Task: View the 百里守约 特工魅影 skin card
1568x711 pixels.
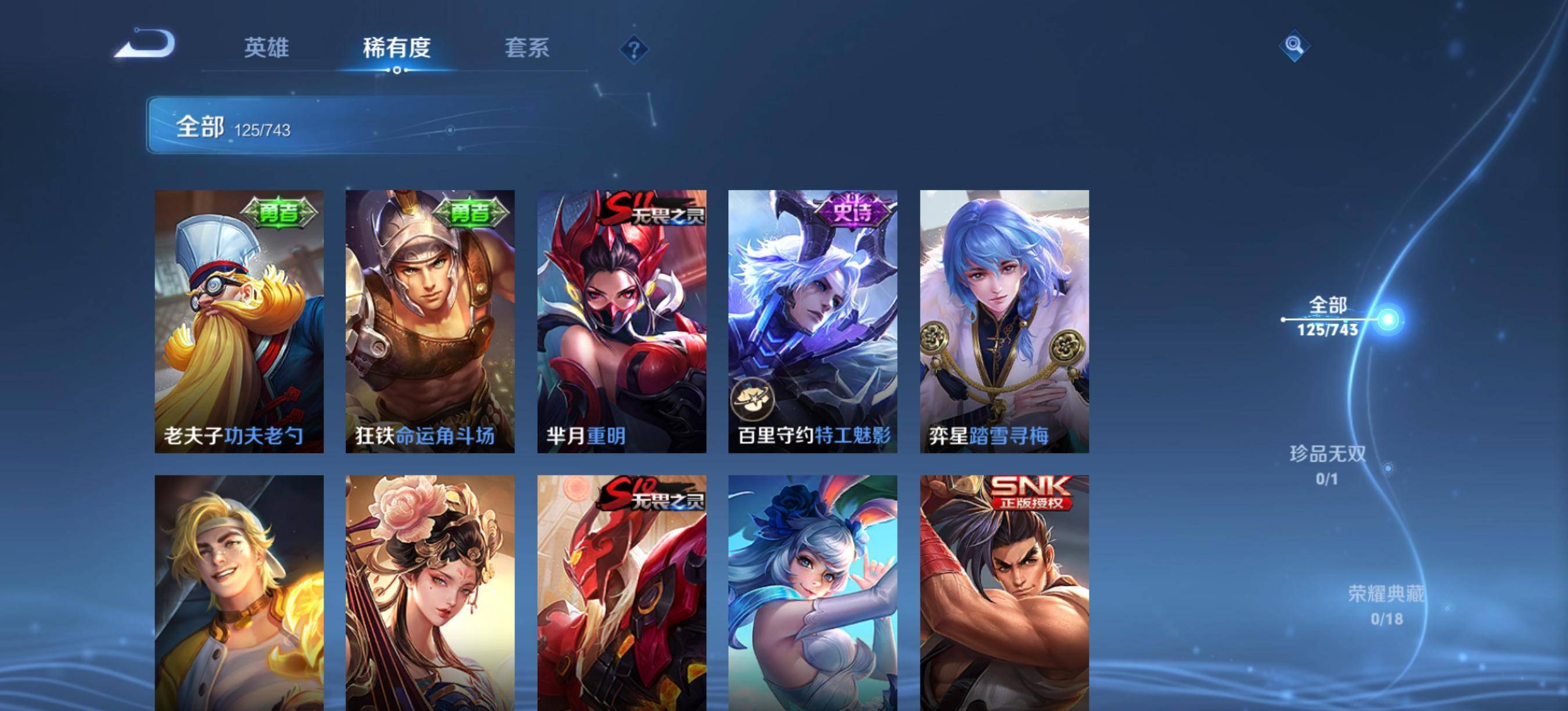Action: click(812, 321)
